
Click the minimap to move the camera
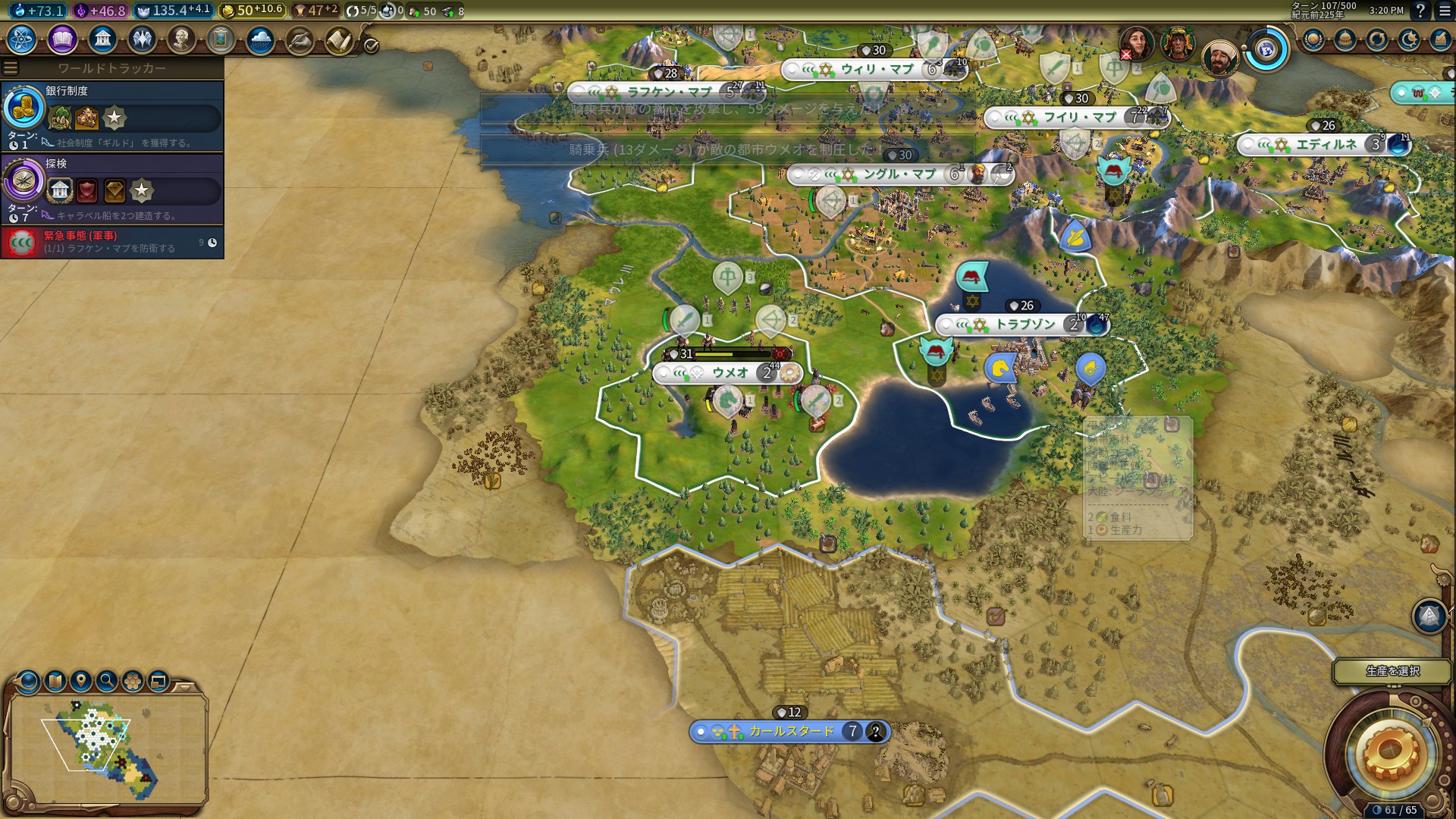tap(106, 747)
